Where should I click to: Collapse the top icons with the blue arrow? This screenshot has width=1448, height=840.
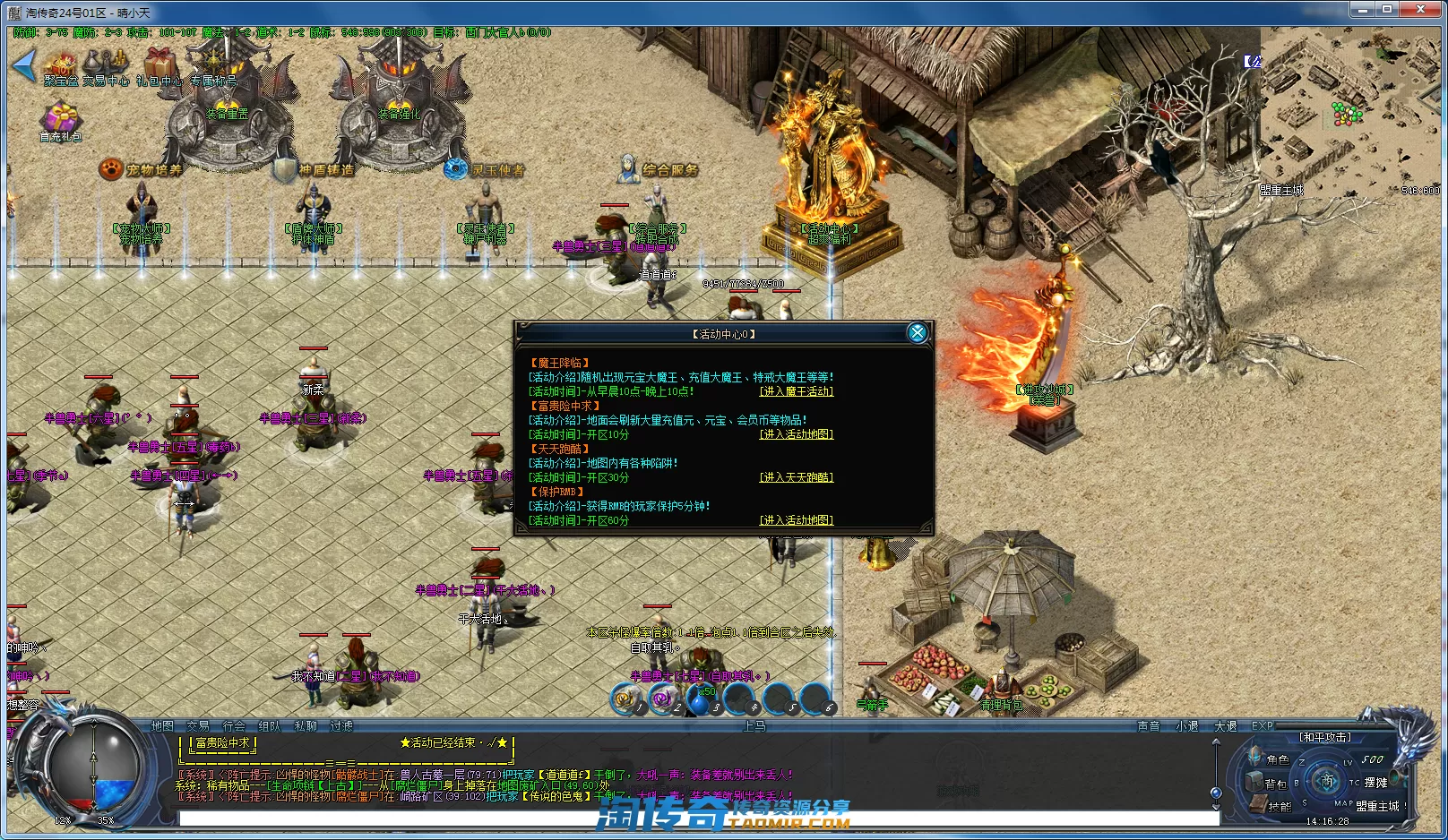click(x=23, y=66)
